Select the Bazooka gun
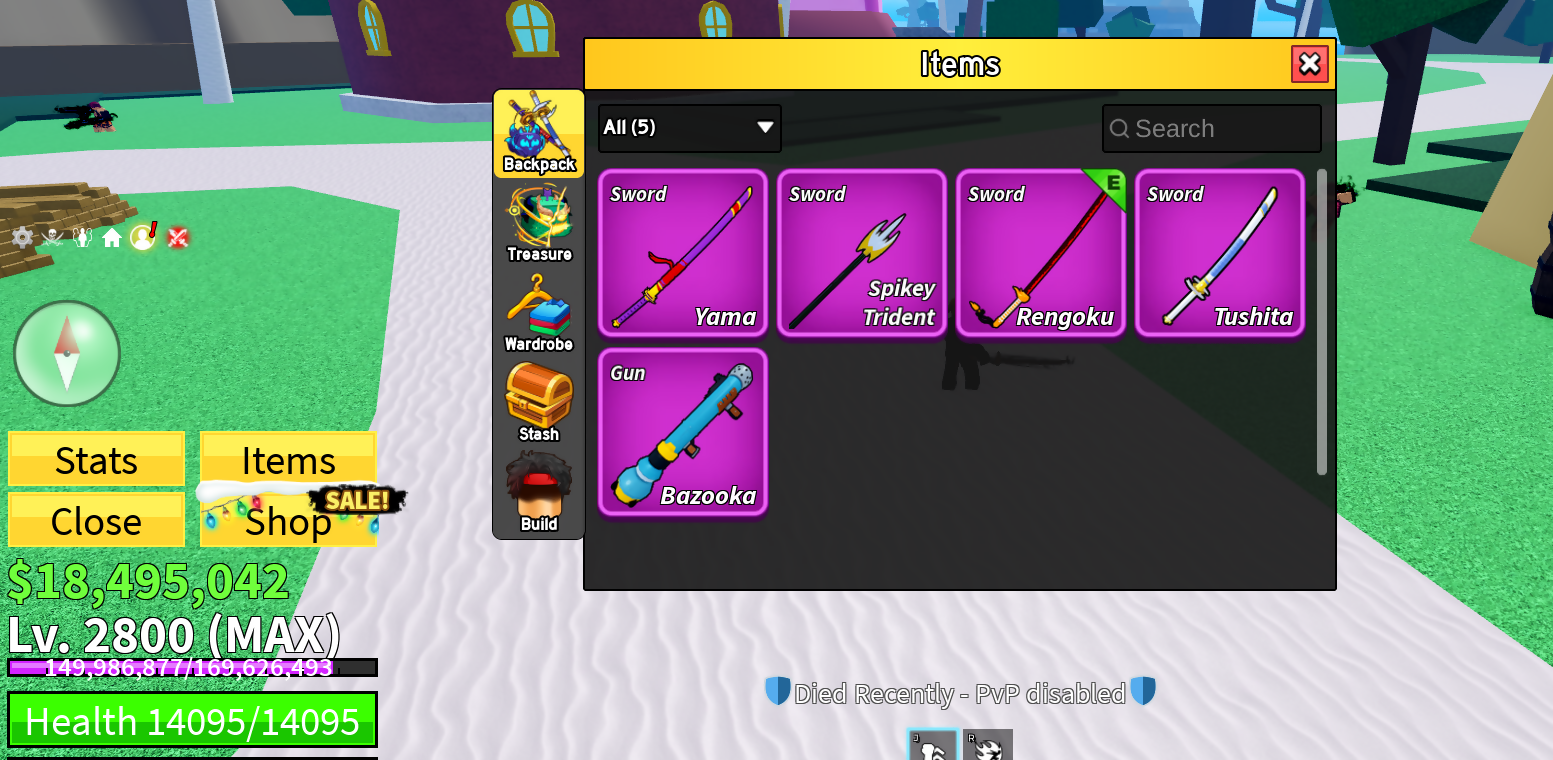 [683, 432]
